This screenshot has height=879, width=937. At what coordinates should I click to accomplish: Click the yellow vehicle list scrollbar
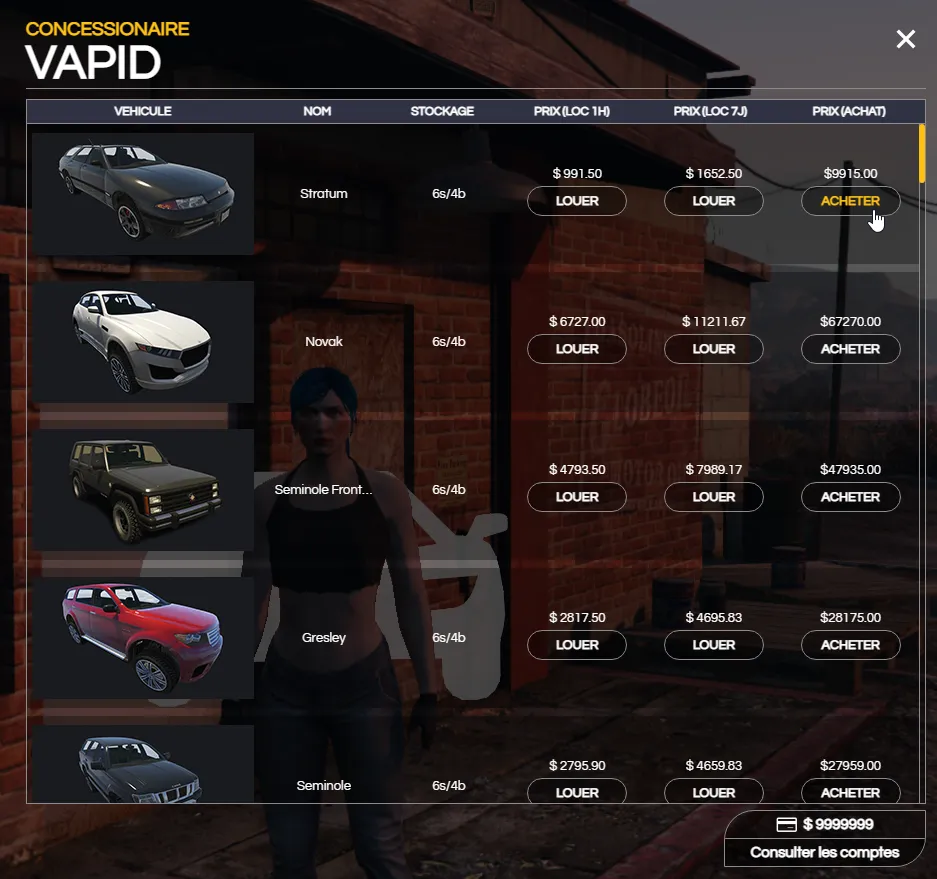[922, 152]
